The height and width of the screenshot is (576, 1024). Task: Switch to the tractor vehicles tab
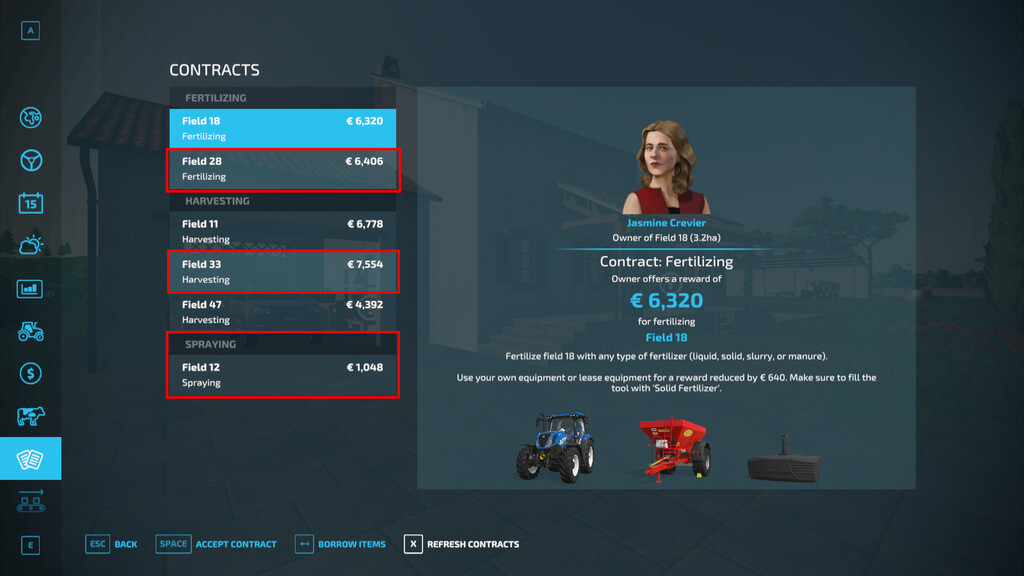[31, 331]
